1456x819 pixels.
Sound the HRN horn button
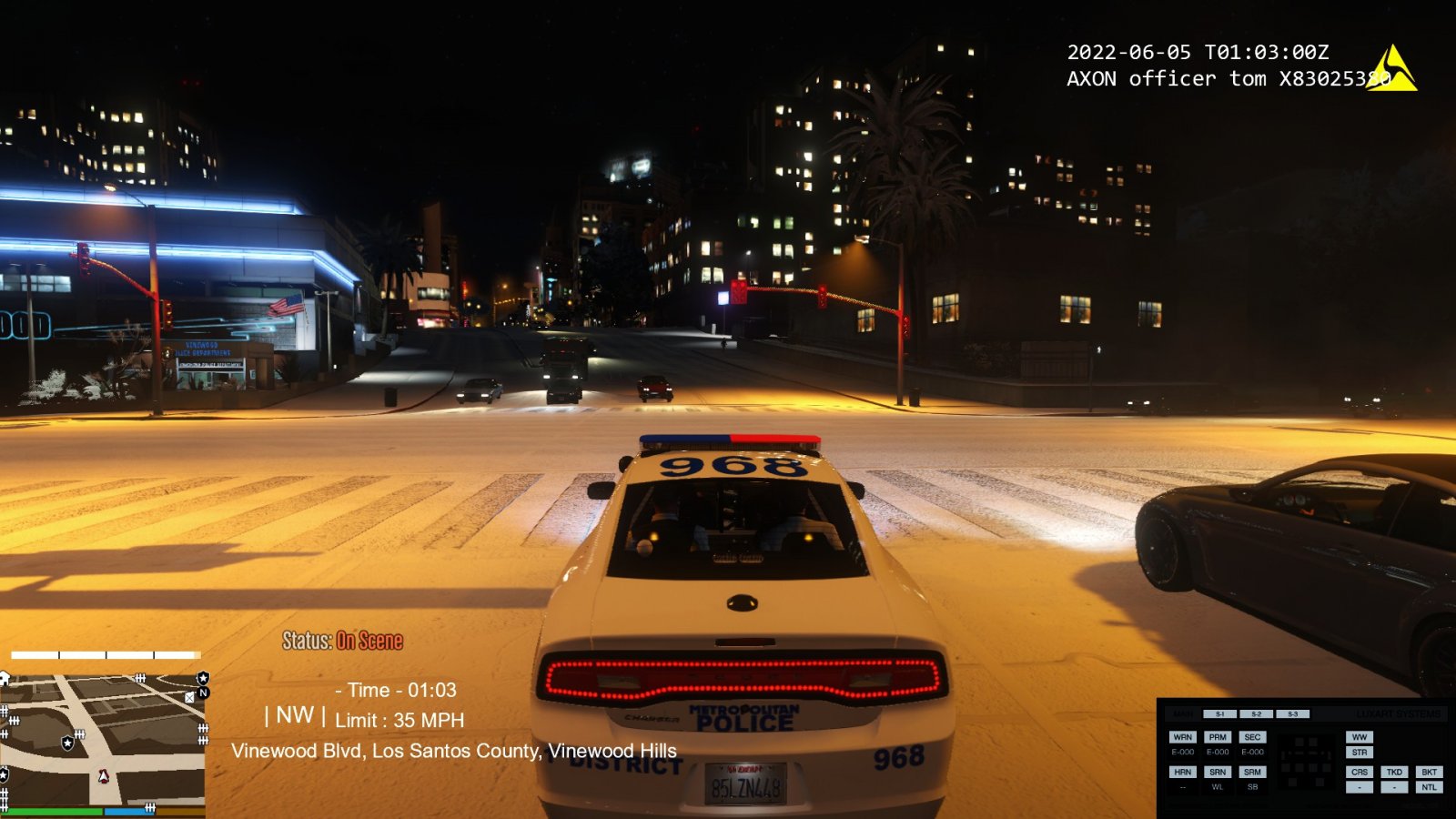coord(1182,772)
